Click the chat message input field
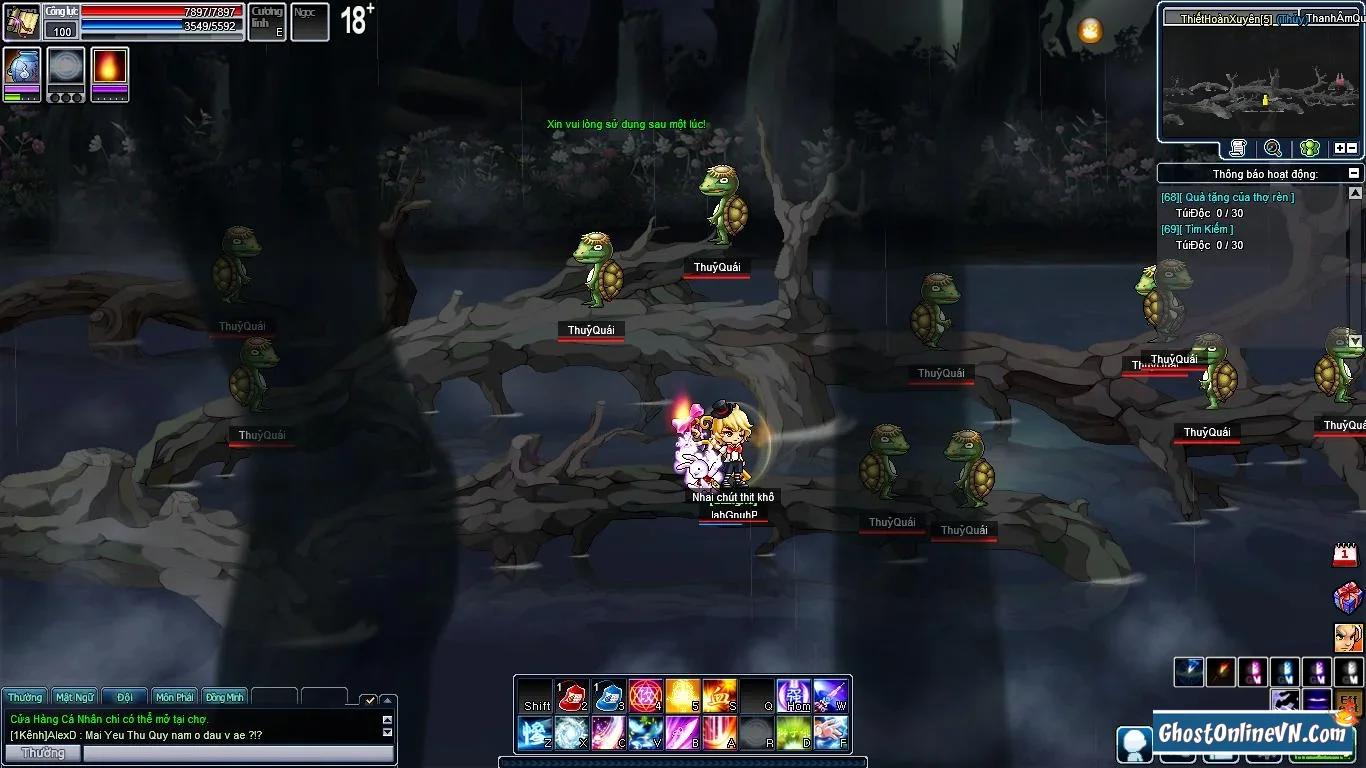 238,753
